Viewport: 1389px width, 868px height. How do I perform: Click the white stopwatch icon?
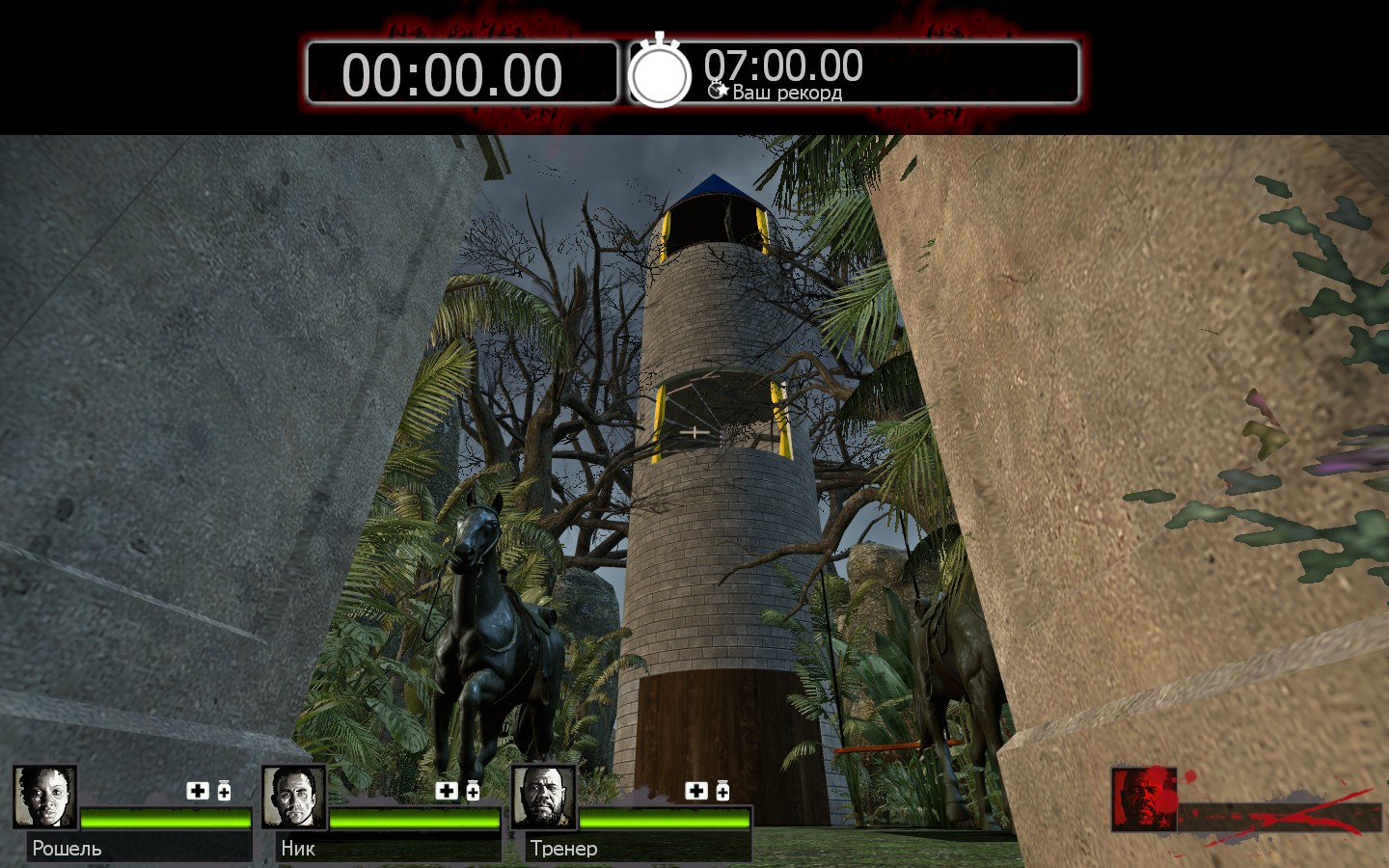click(660, 71)
